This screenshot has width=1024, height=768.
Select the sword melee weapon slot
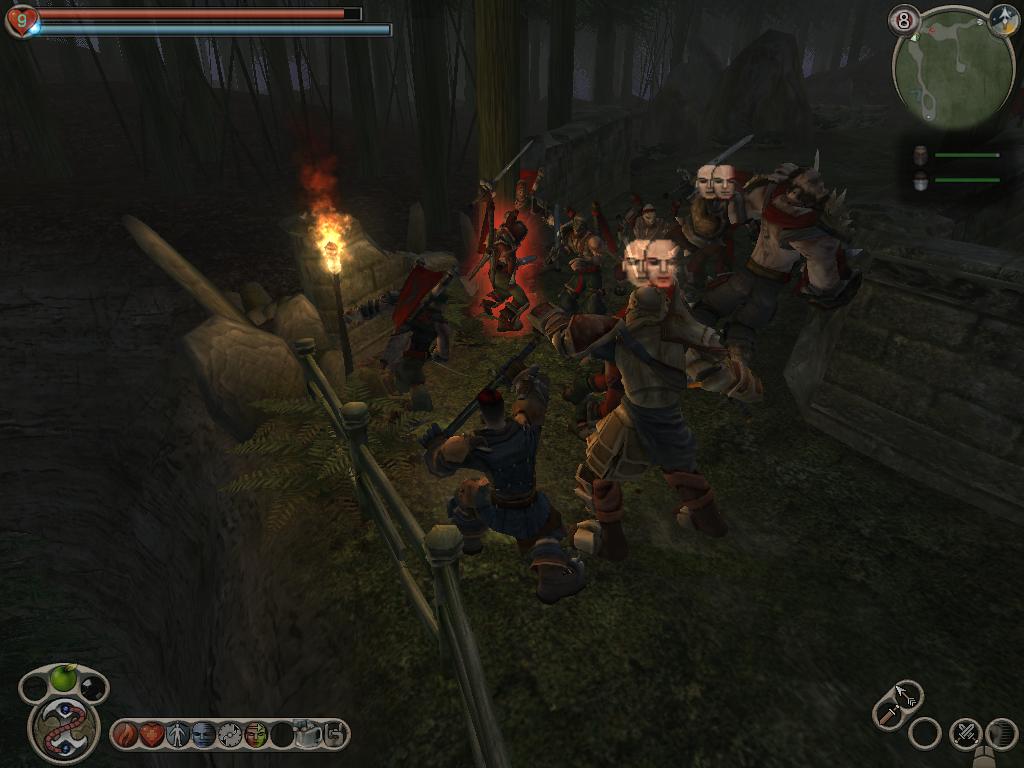pyautogui.click(x=887, y=715)
